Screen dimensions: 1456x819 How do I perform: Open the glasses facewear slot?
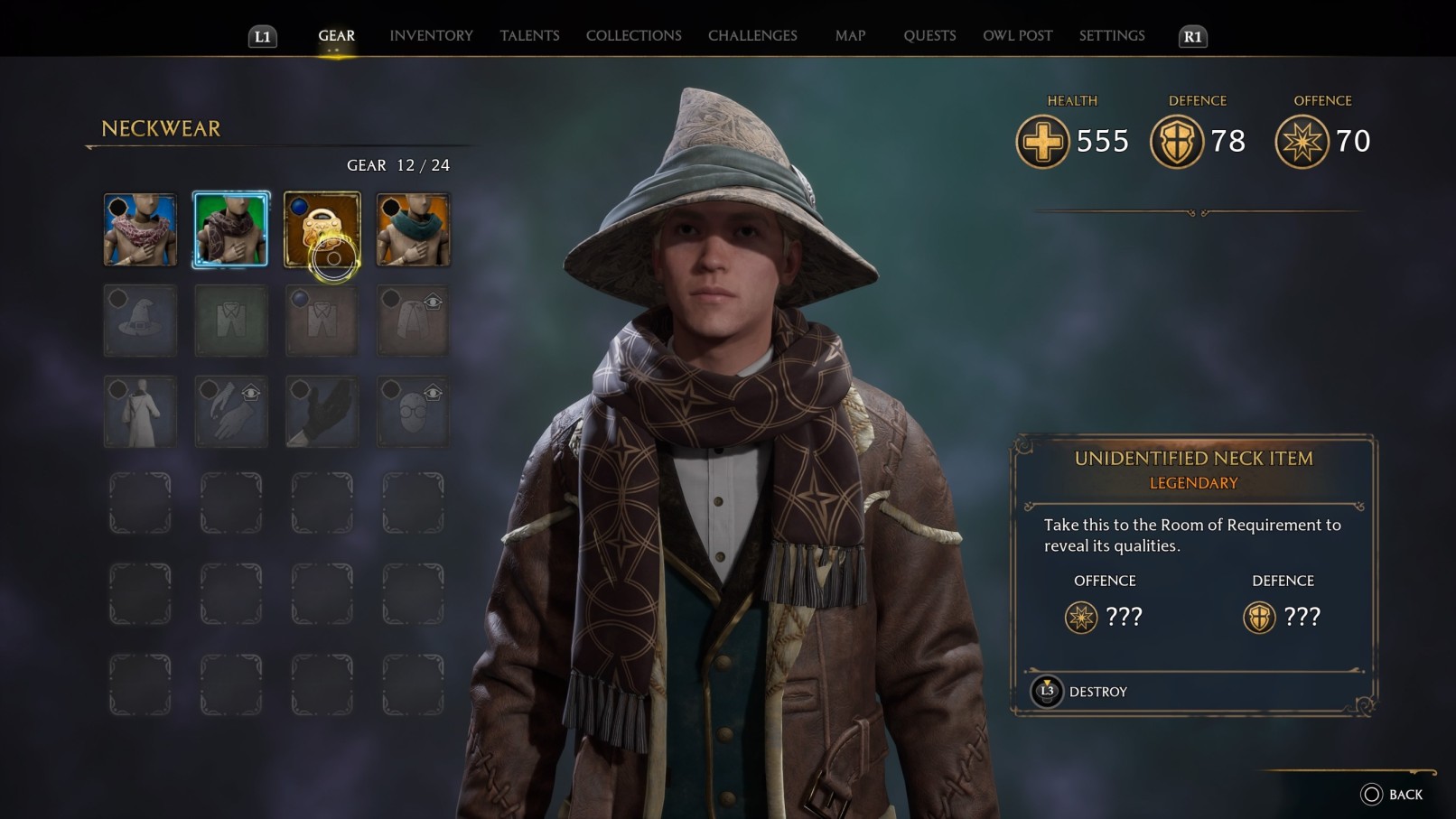(x=413, y=412)
